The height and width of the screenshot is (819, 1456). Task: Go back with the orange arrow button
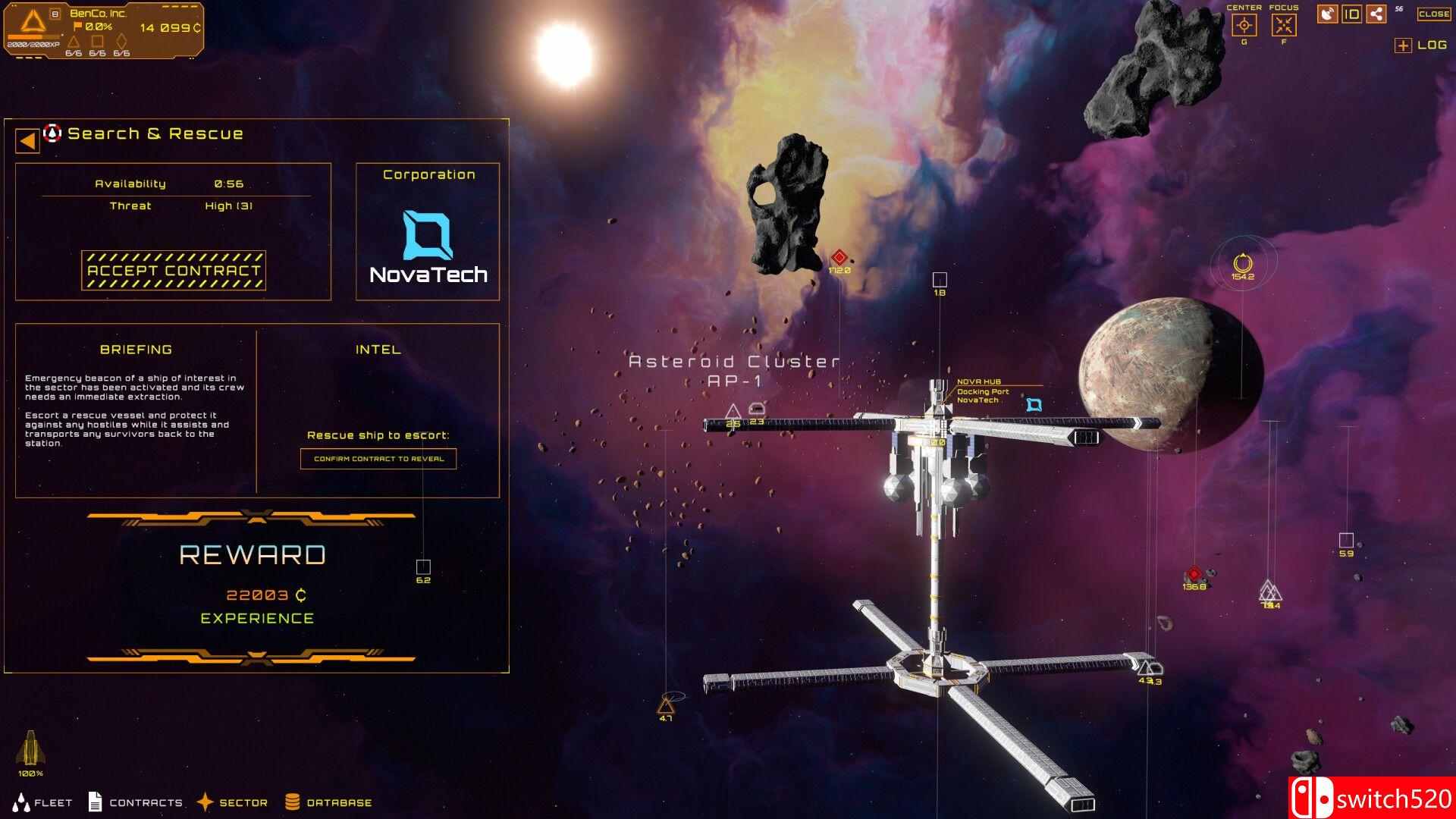tap(28, 141)
